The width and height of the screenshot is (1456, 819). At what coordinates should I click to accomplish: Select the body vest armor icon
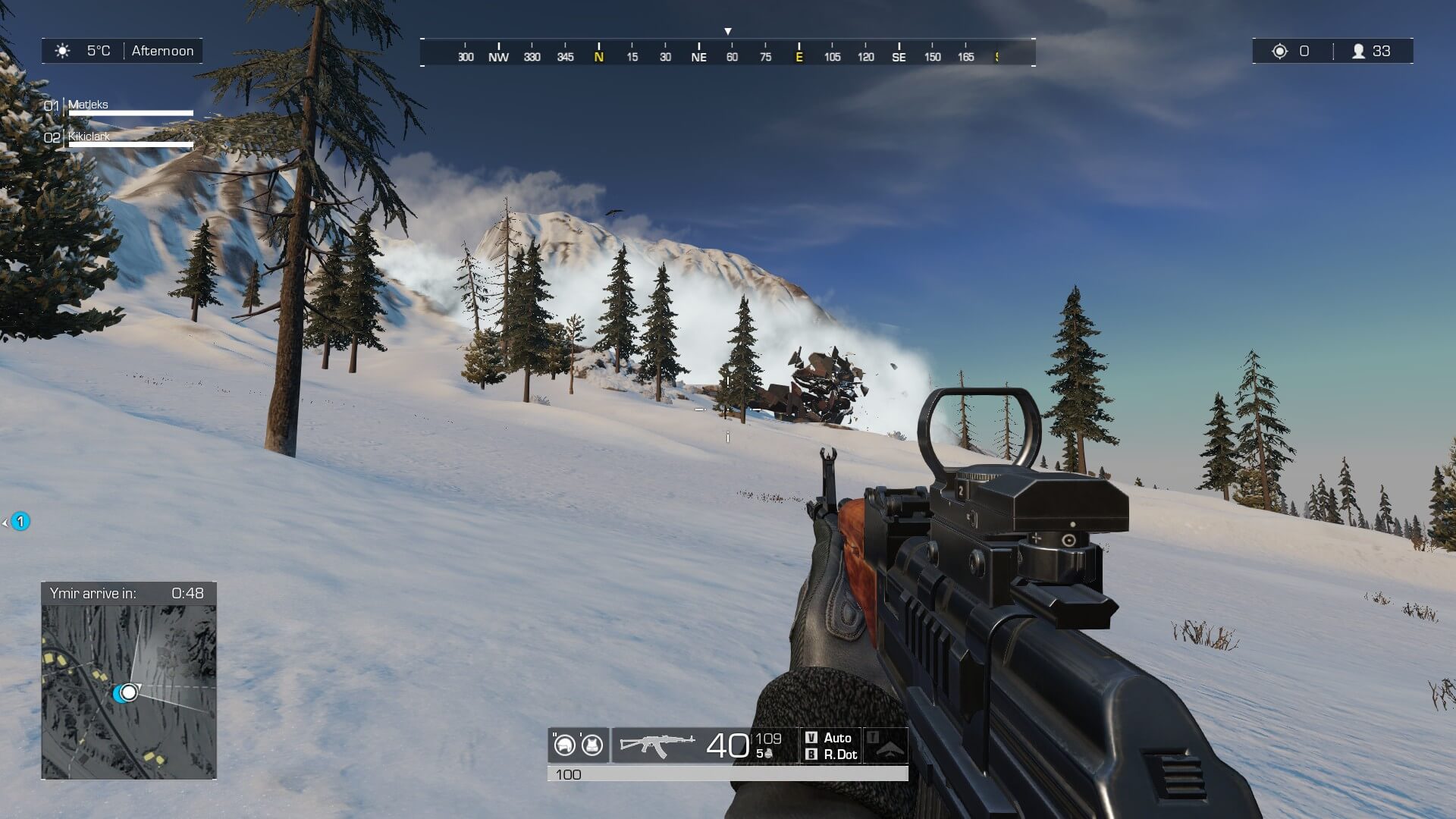point(592,745)
